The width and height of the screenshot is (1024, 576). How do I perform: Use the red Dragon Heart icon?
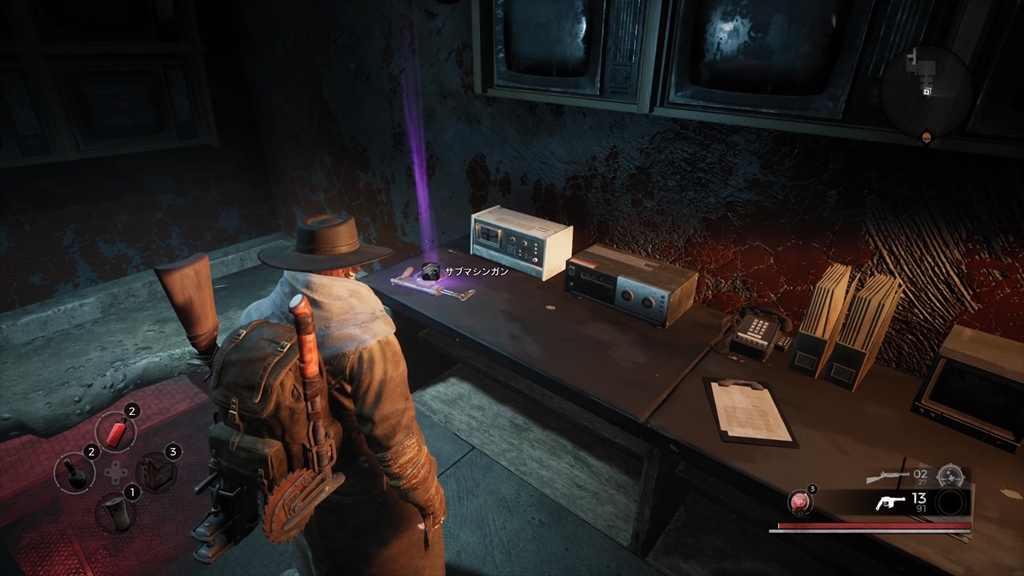coord(800,502)
